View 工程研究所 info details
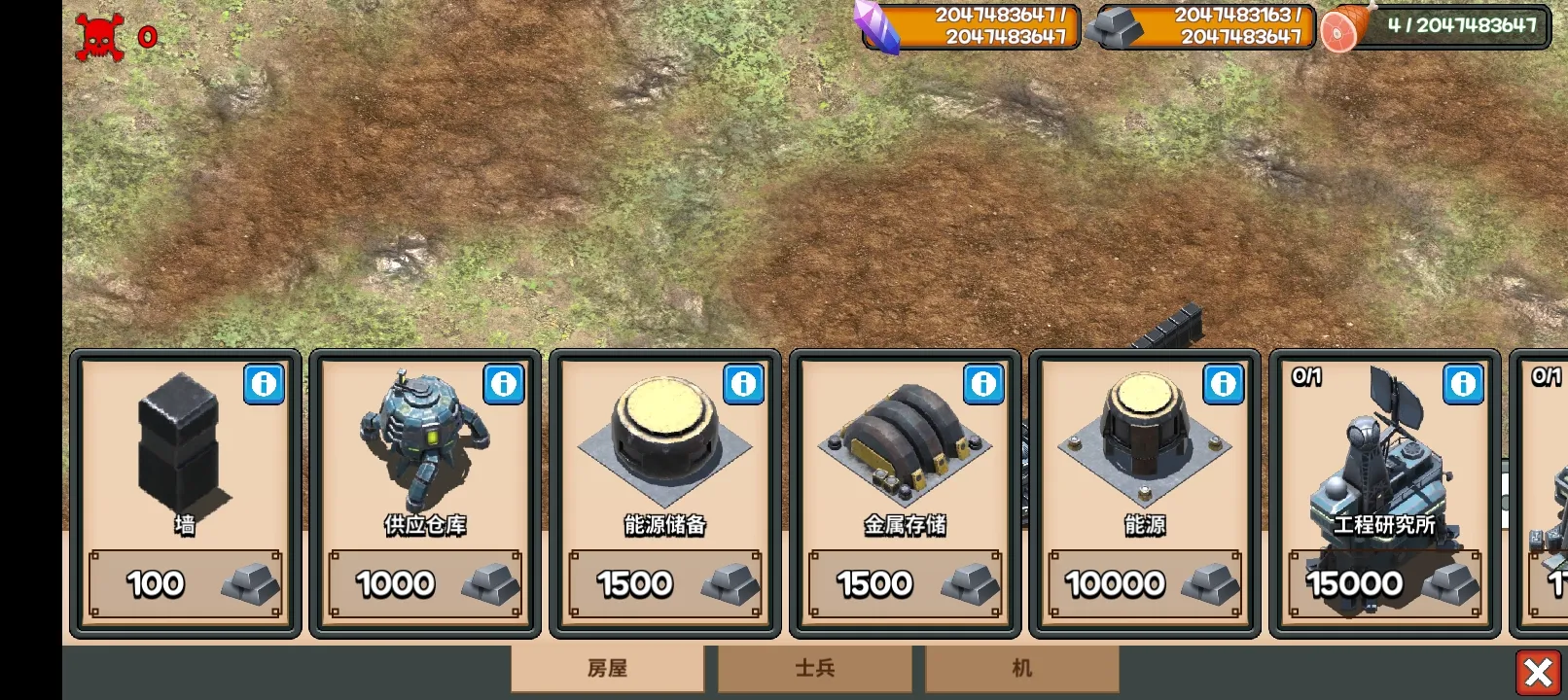The image size is (1568, 700). [x=1464, y=384]
